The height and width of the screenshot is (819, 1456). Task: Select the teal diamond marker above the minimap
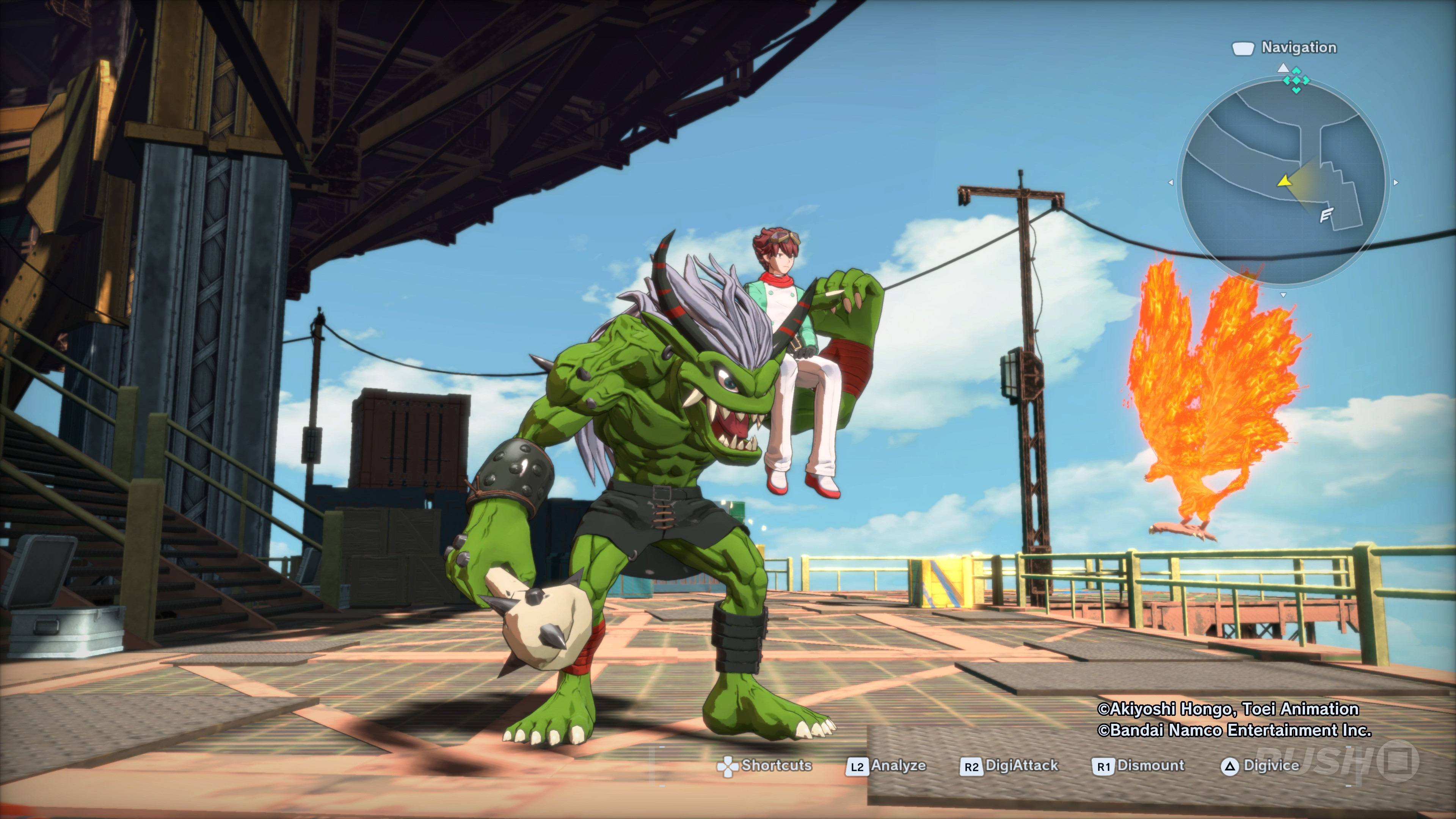1296,80
